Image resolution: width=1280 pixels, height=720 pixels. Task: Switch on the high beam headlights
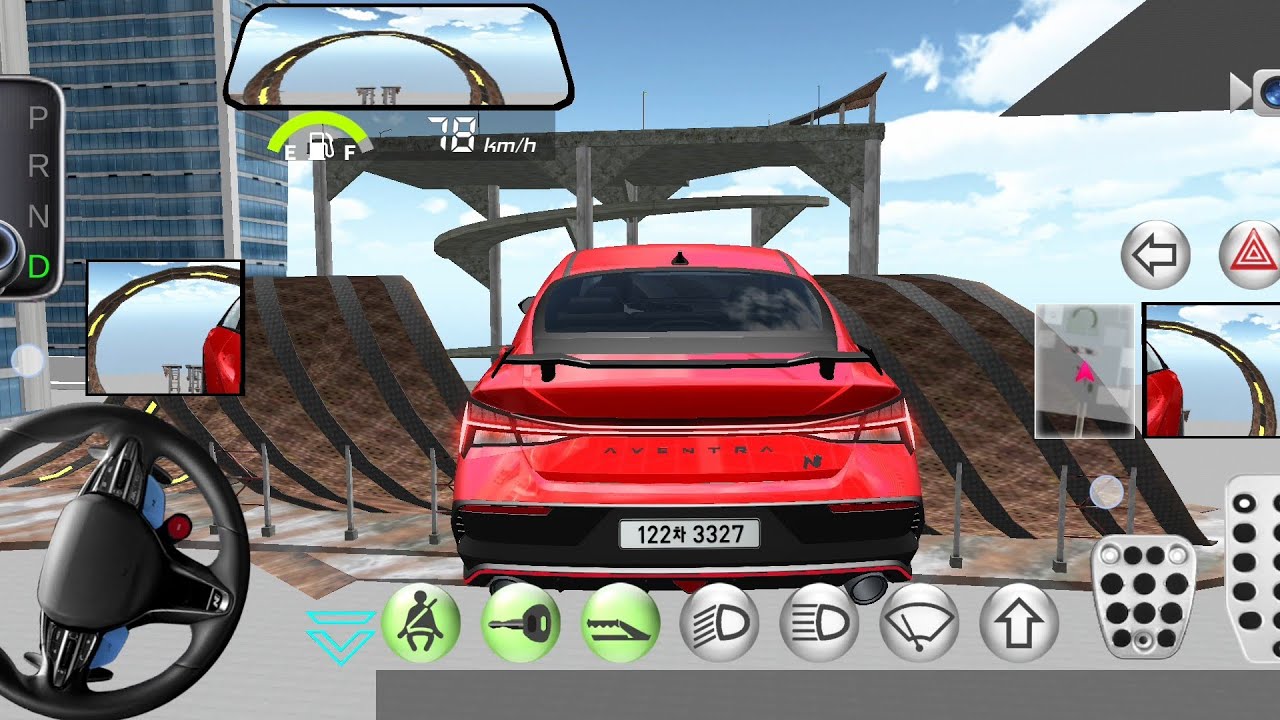point(820,623)
